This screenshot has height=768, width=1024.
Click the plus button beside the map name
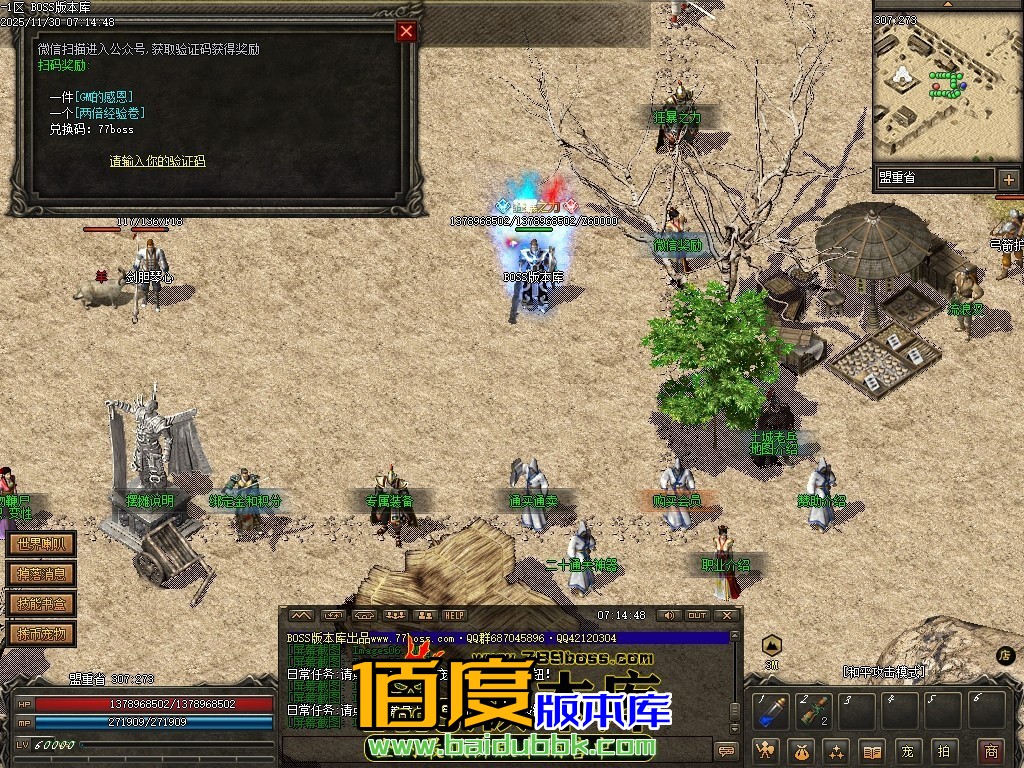(x=1008, y=179)
